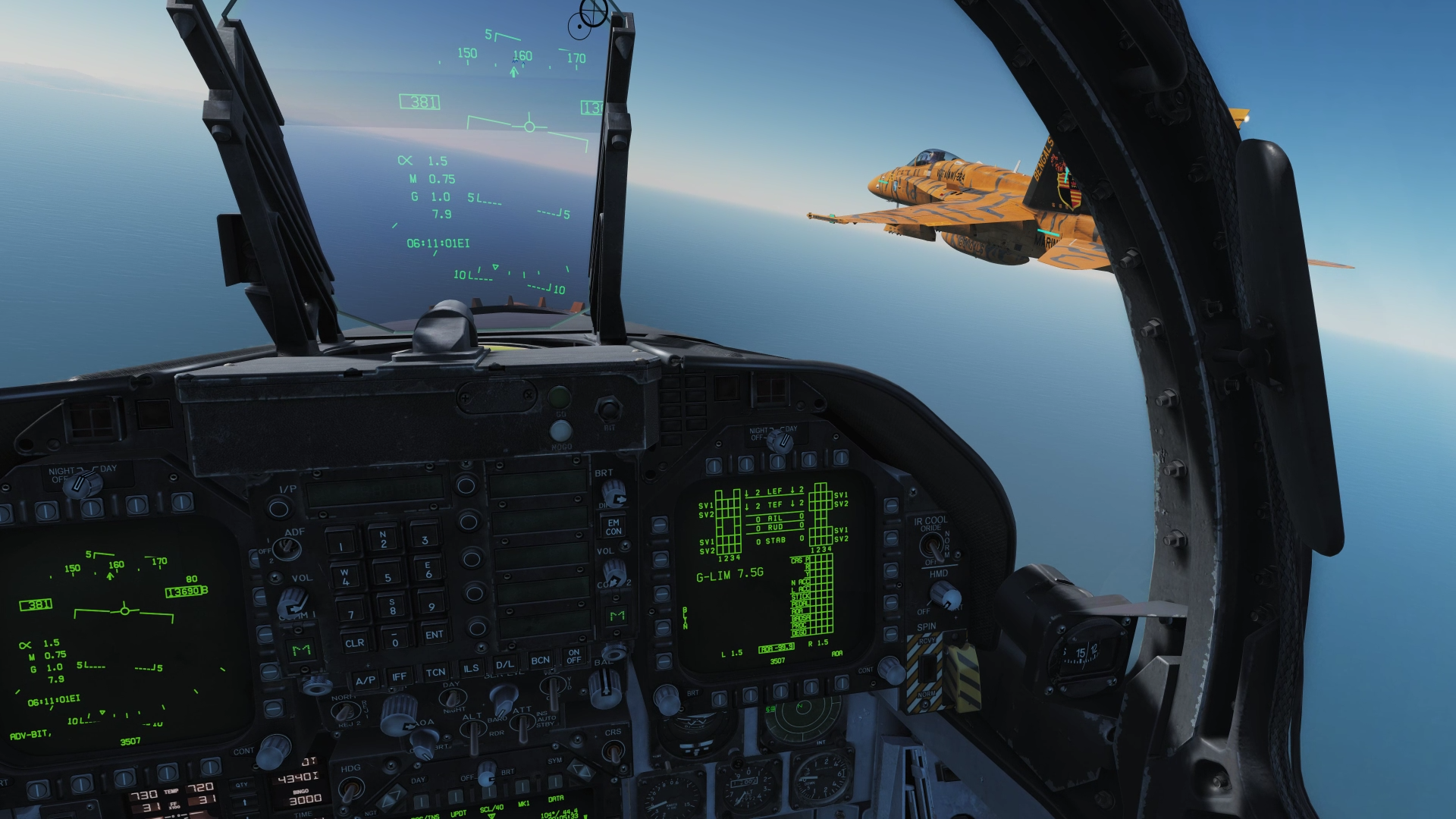The width and height of the screenshot is (1456, 819).
Task: Click the EM CON button
Action: click(x=613, y=526)
